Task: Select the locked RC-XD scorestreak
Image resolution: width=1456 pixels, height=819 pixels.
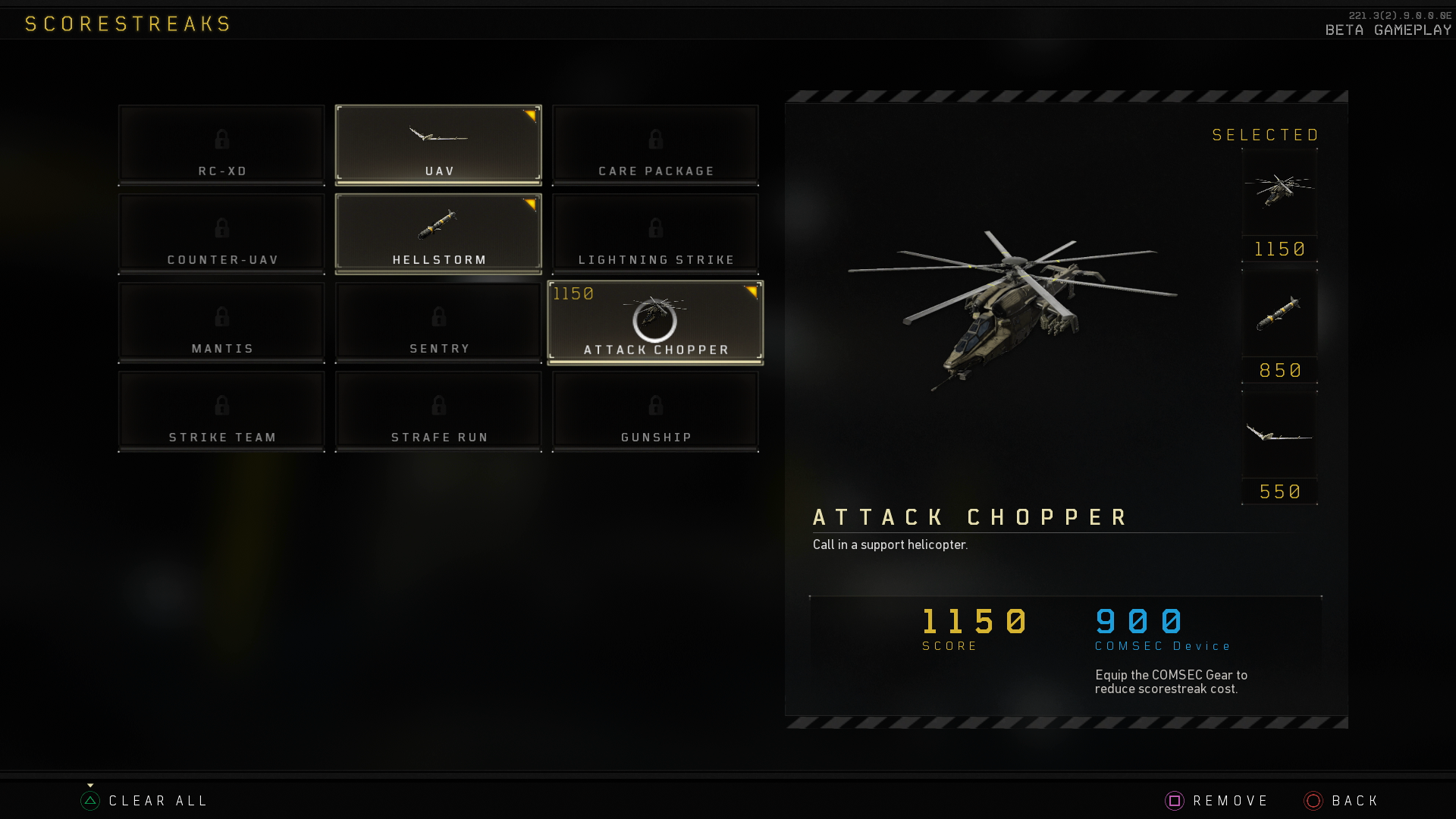Action: point(221,144)
